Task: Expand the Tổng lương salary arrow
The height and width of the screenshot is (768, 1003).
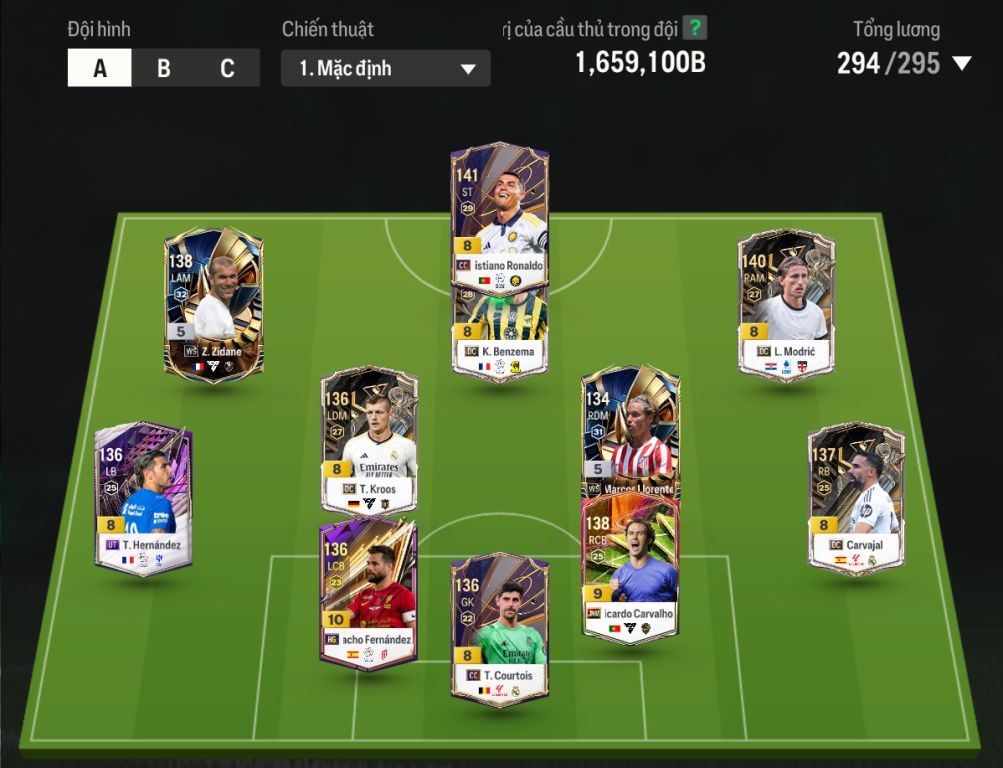Action: (962, 64)
